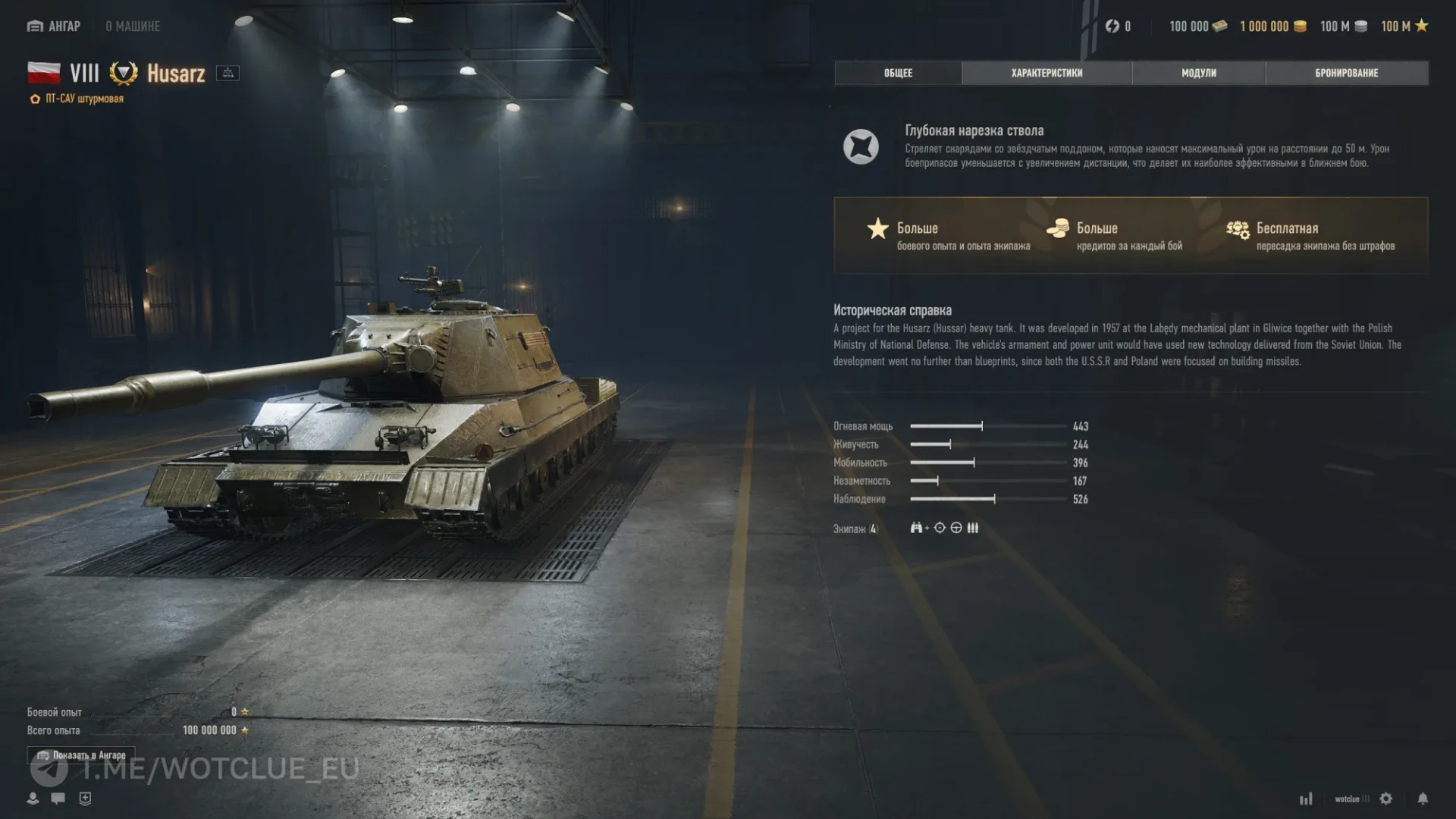The height and width of the screenshot is (819, 1456).
Task: Open the chat speech bubble icon
Action: [x=58, y=799]
